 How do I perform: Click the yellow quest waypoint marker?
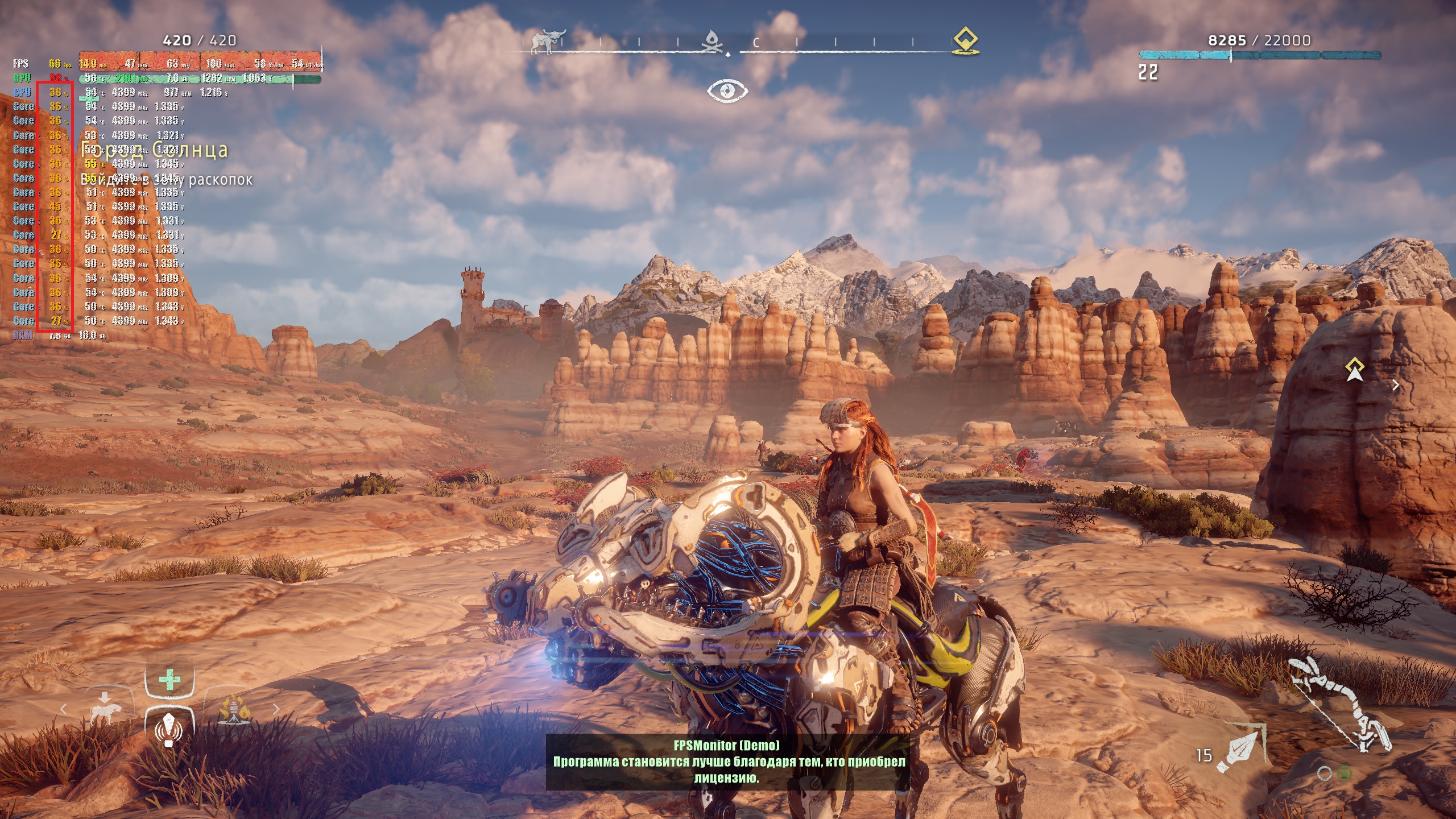pos(1355,370)
